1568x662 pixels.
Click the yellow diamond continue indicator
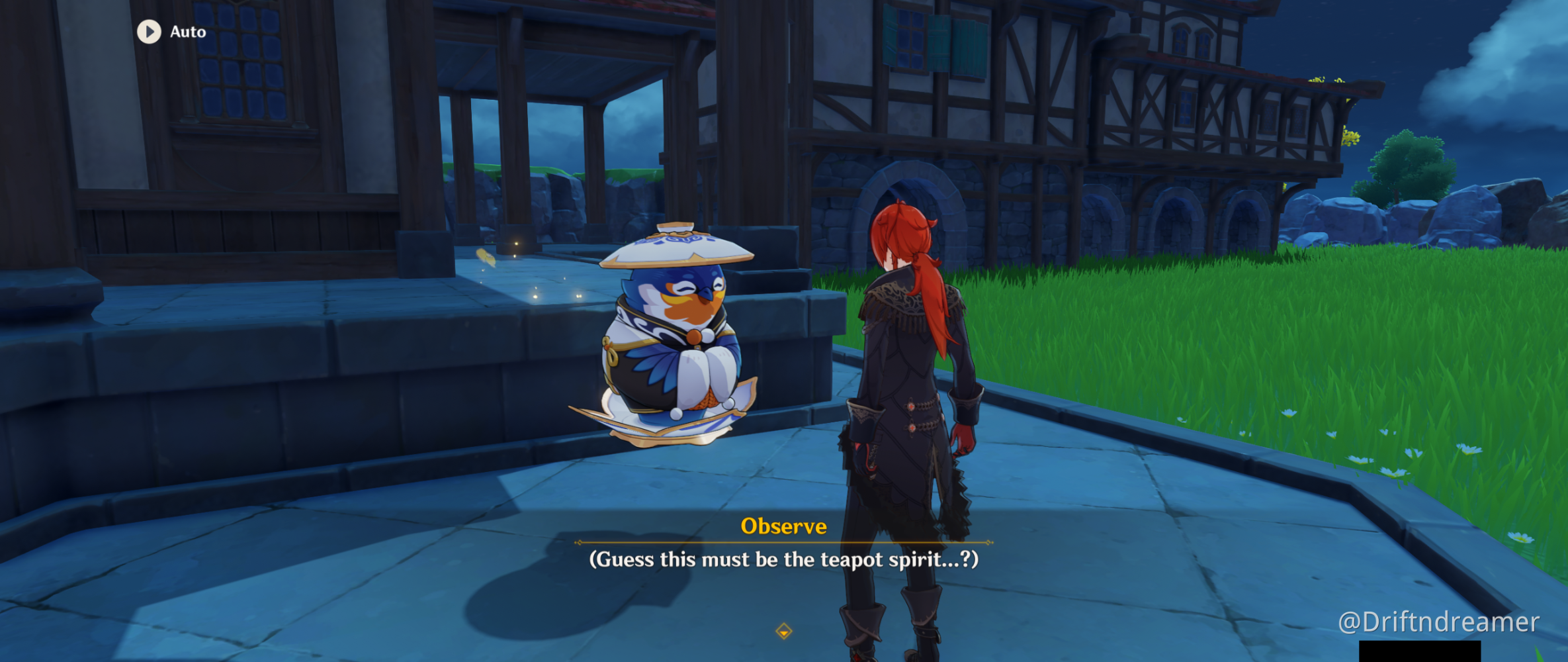click(783, 631)
